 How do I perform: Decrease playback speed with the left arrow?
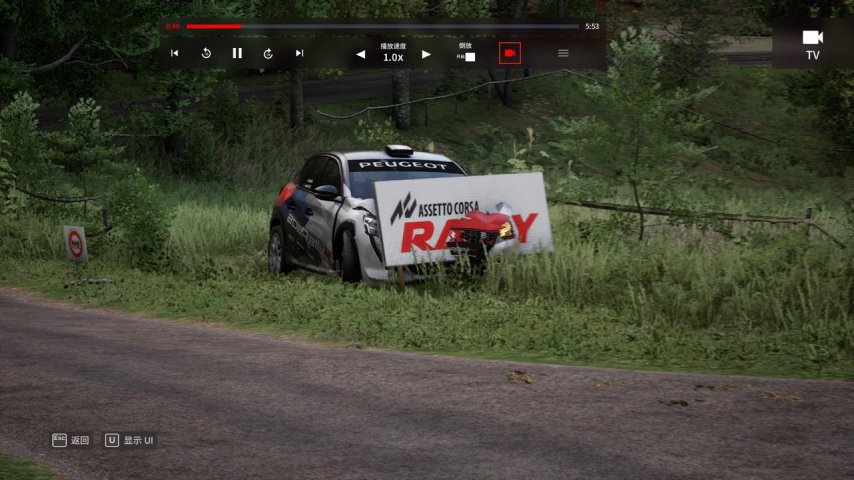[x=361, y=54]
